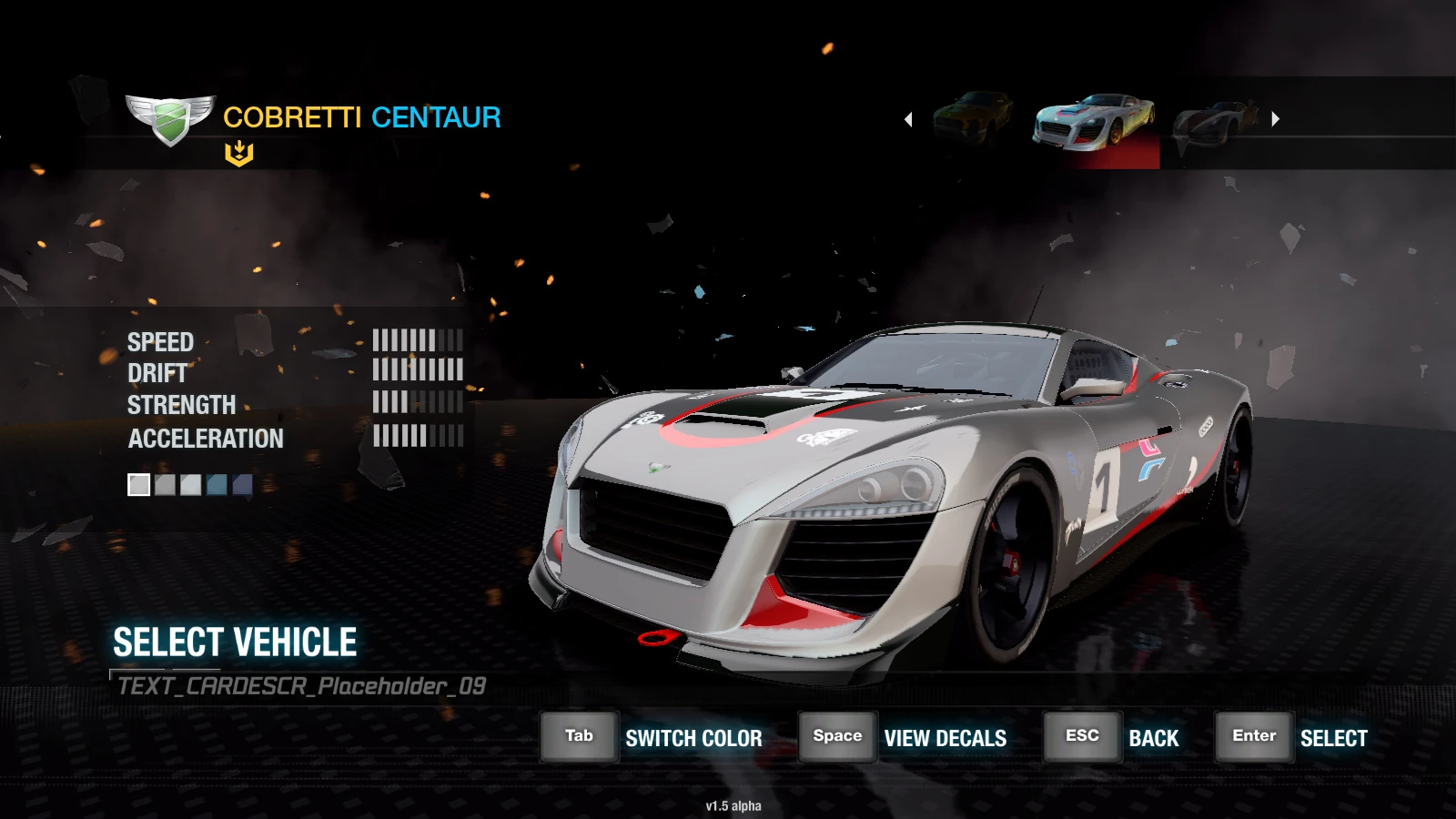The width and height of the screenshot is (1456, 819).
Task: Click the Switch Color button
Action: tap(580, 736)
